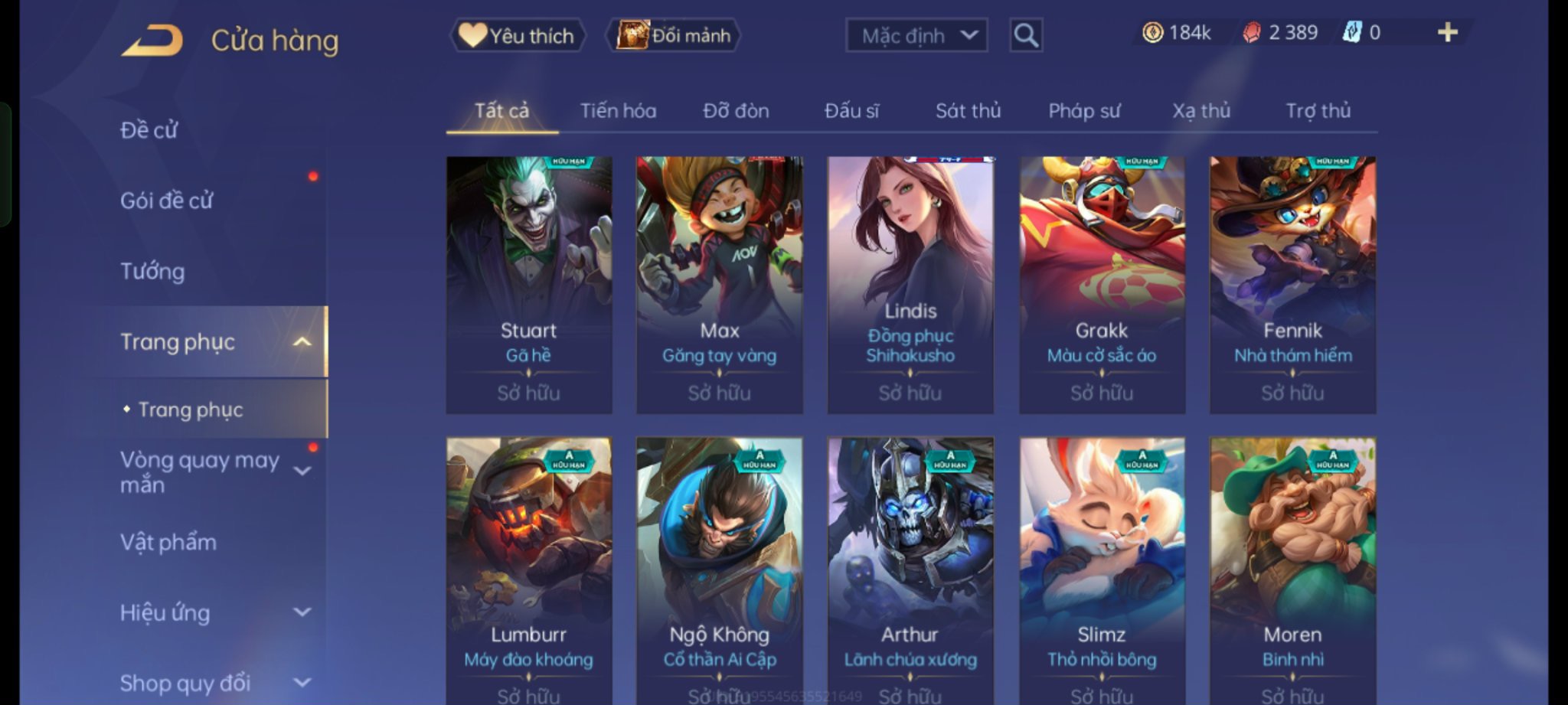This screenshot has height=705, width=1568.
Task: Open the Tướng heroes section
Action: [152, 271]
